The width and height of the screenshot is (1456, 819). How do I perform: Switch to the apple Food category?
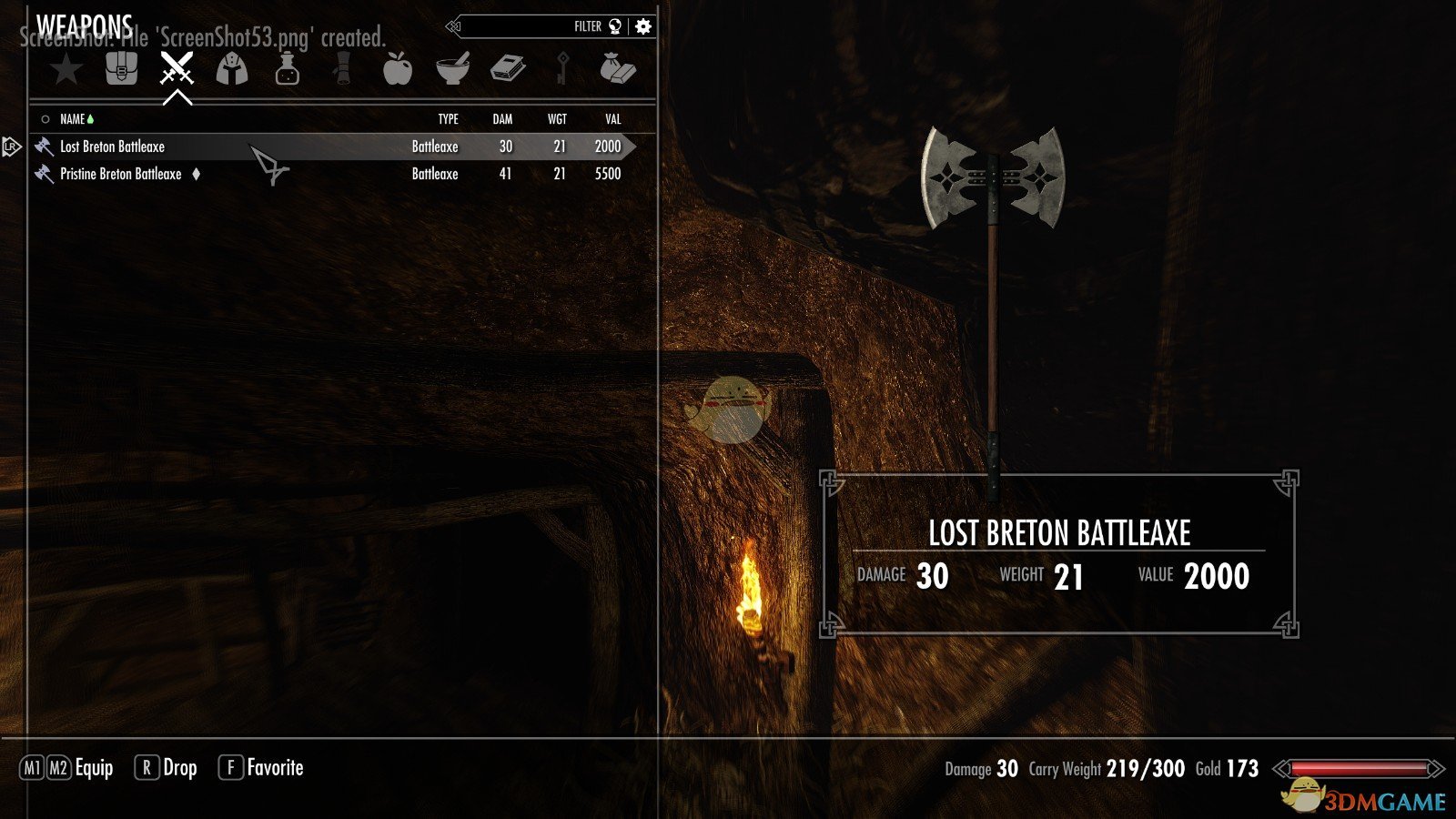click(398, 69)
